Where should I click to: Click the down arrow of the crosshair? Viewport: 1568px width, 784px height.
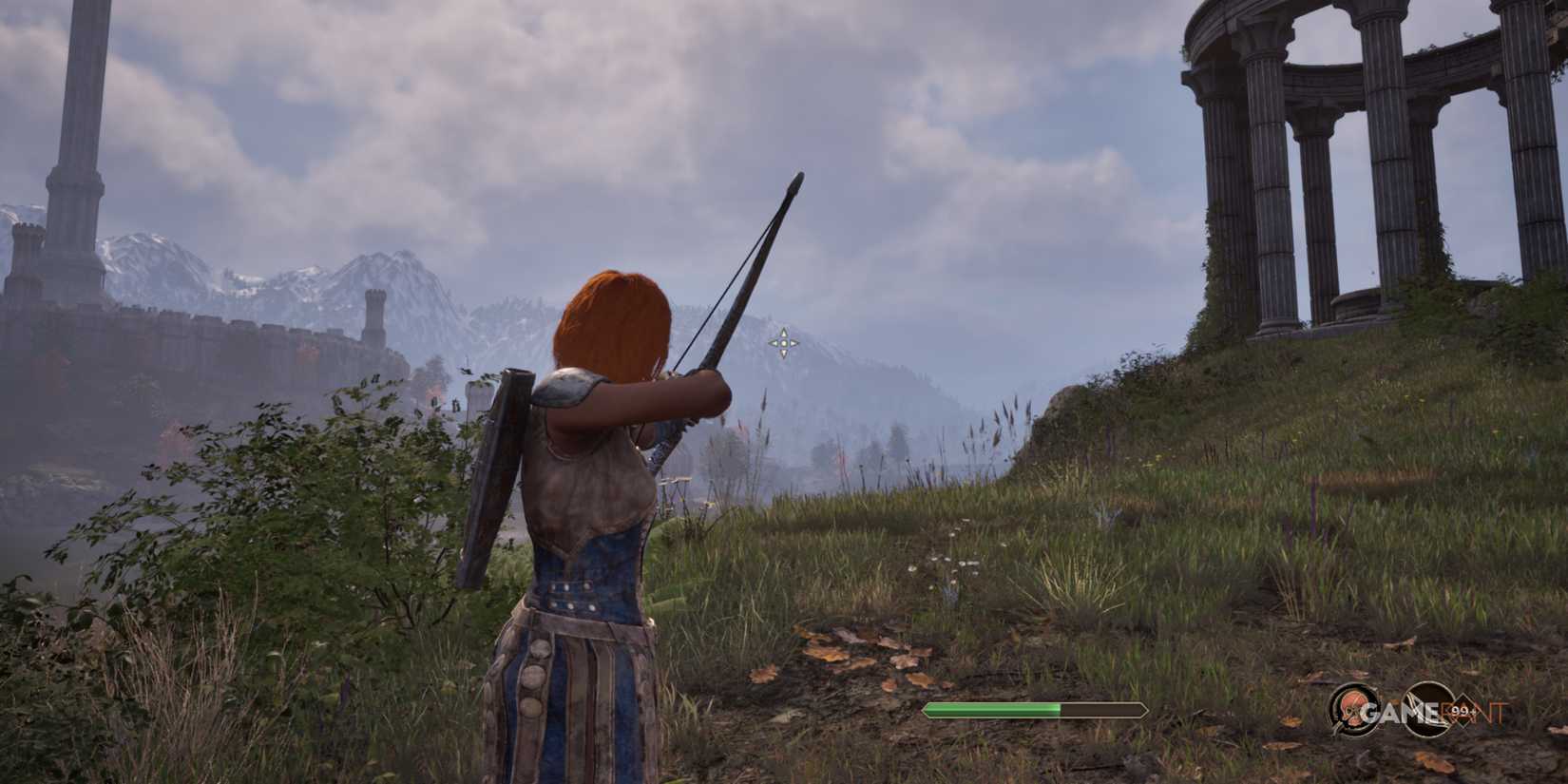coord(784,354)
